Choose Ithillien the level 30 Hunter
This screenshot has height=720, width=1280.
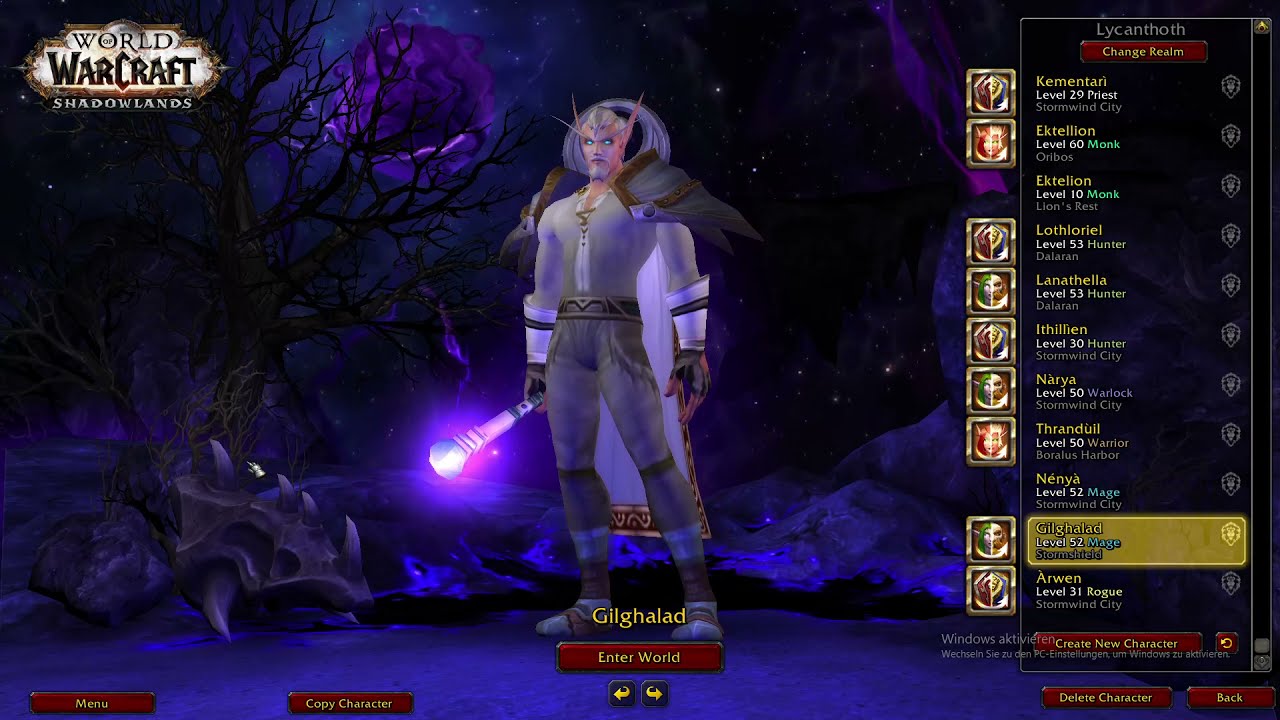tap(1120, 342)
